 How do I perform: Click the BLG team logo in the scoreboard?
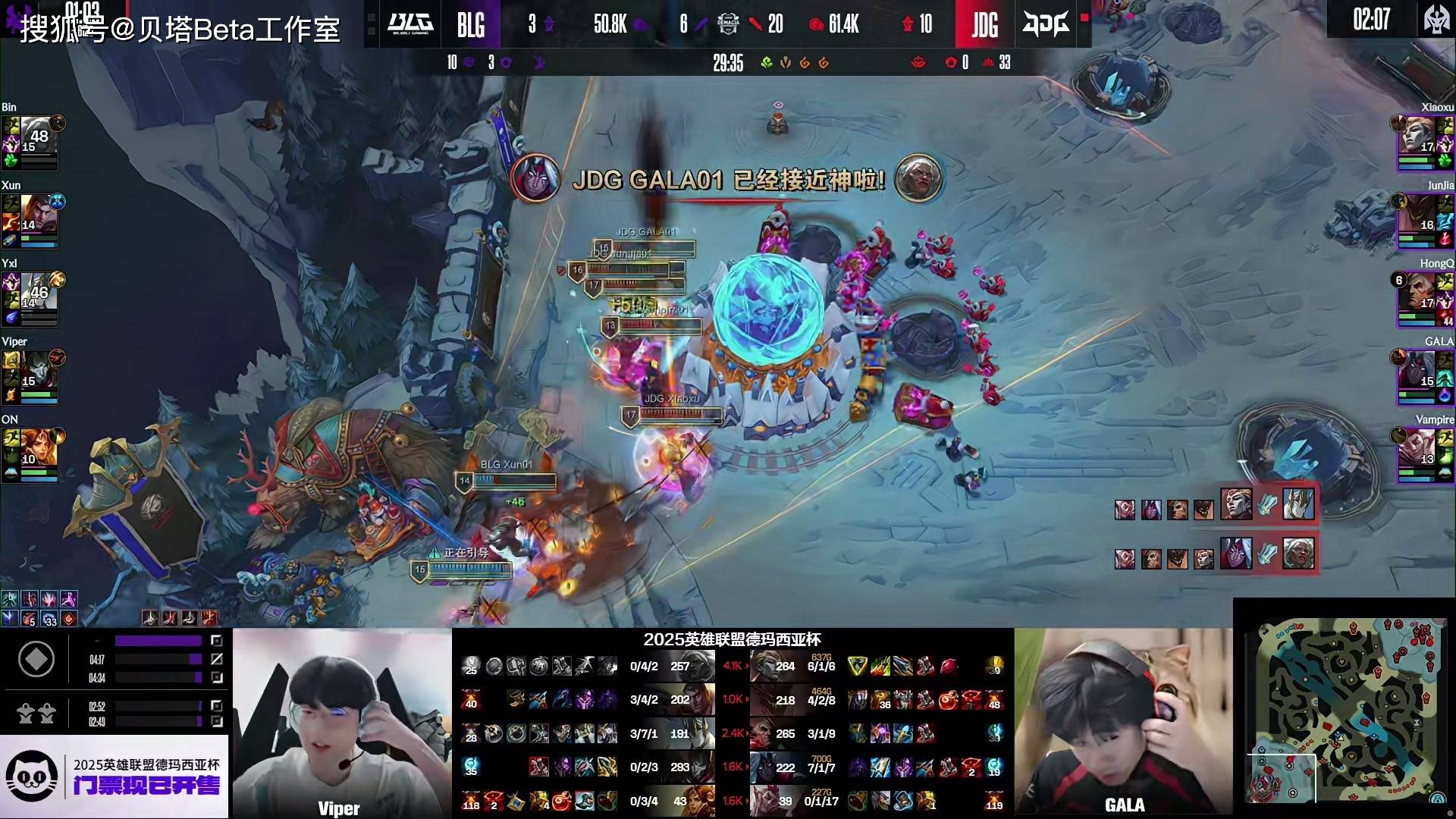(409, 25)
